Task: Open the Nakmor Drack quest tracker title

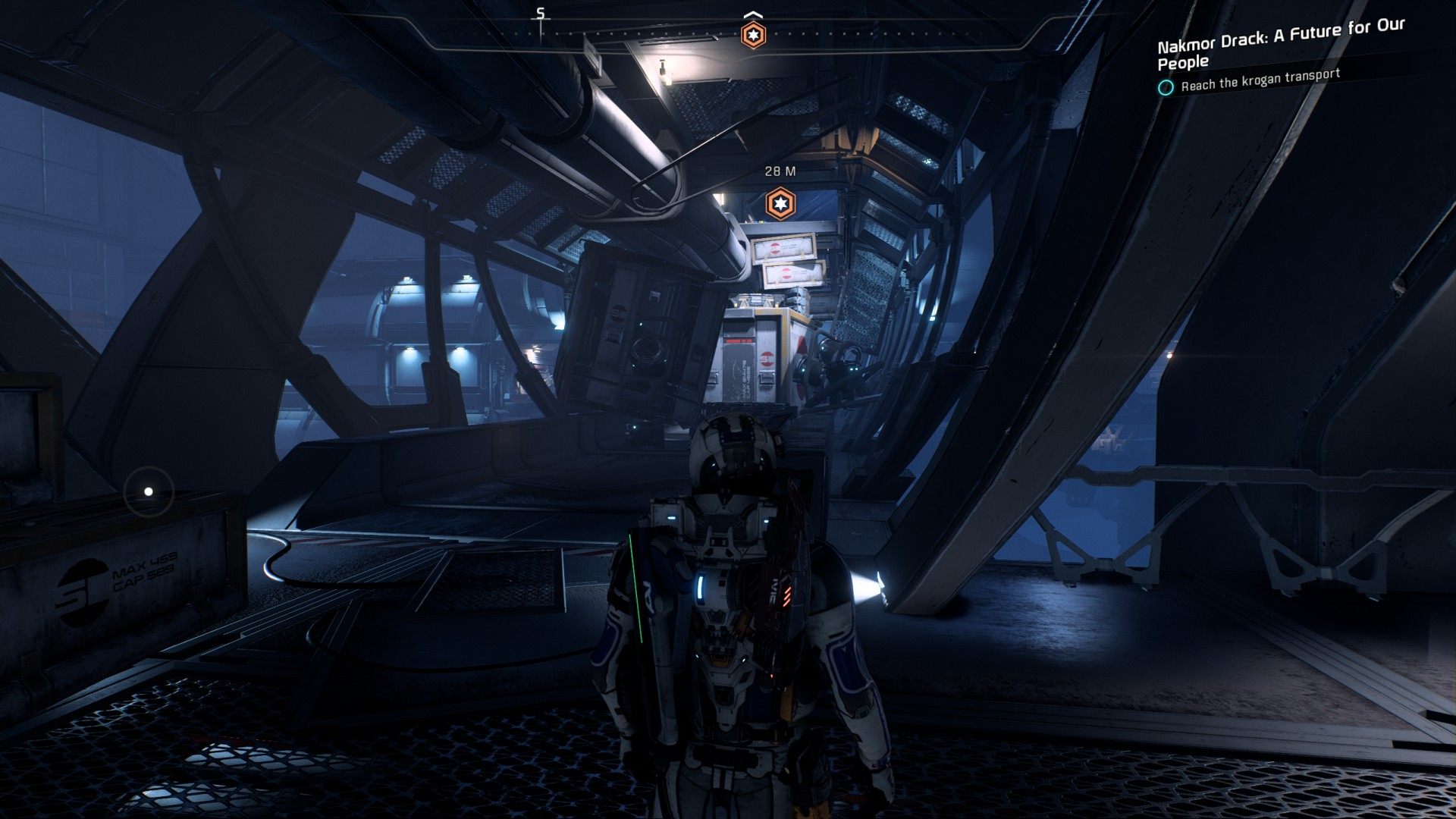Action: [x=1280, y=43]
